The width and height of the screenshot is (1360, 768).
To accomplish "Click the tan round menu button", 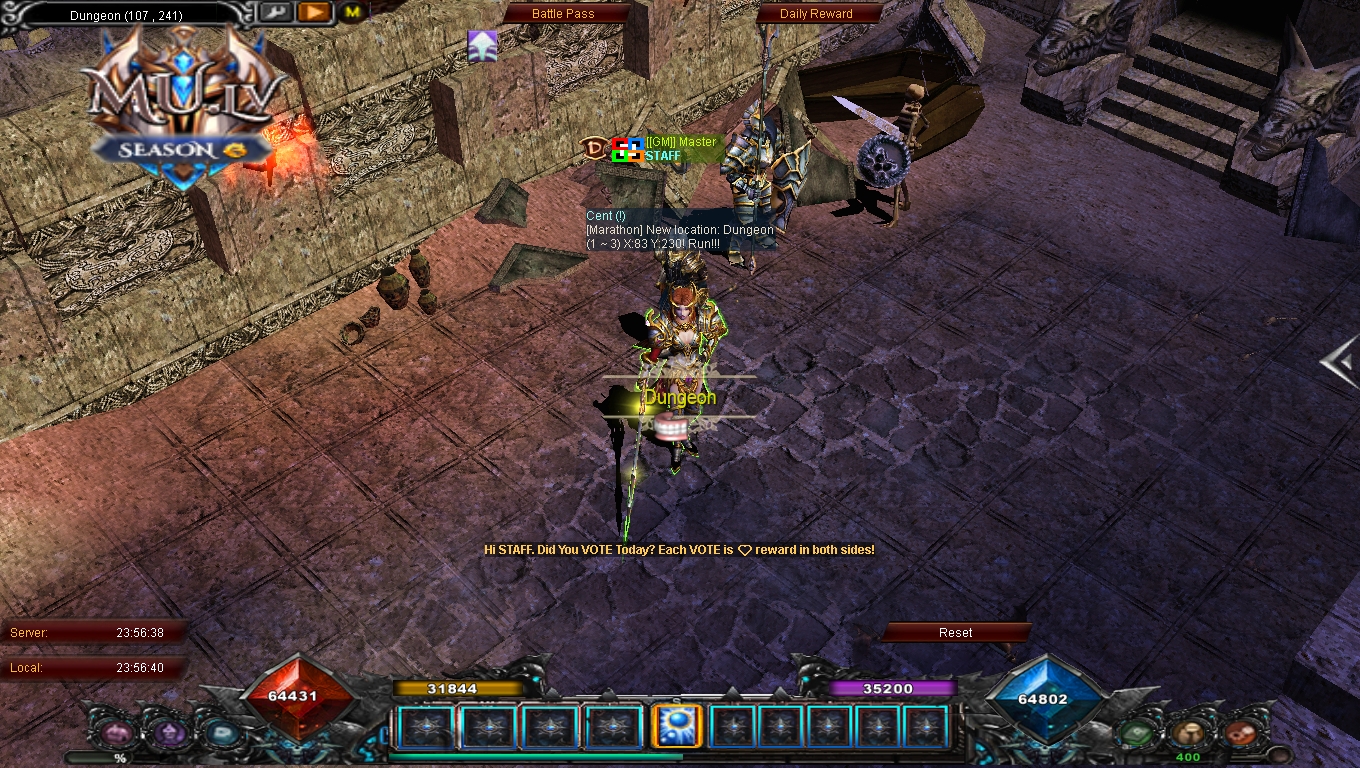I will click(x=1187, y=734).
